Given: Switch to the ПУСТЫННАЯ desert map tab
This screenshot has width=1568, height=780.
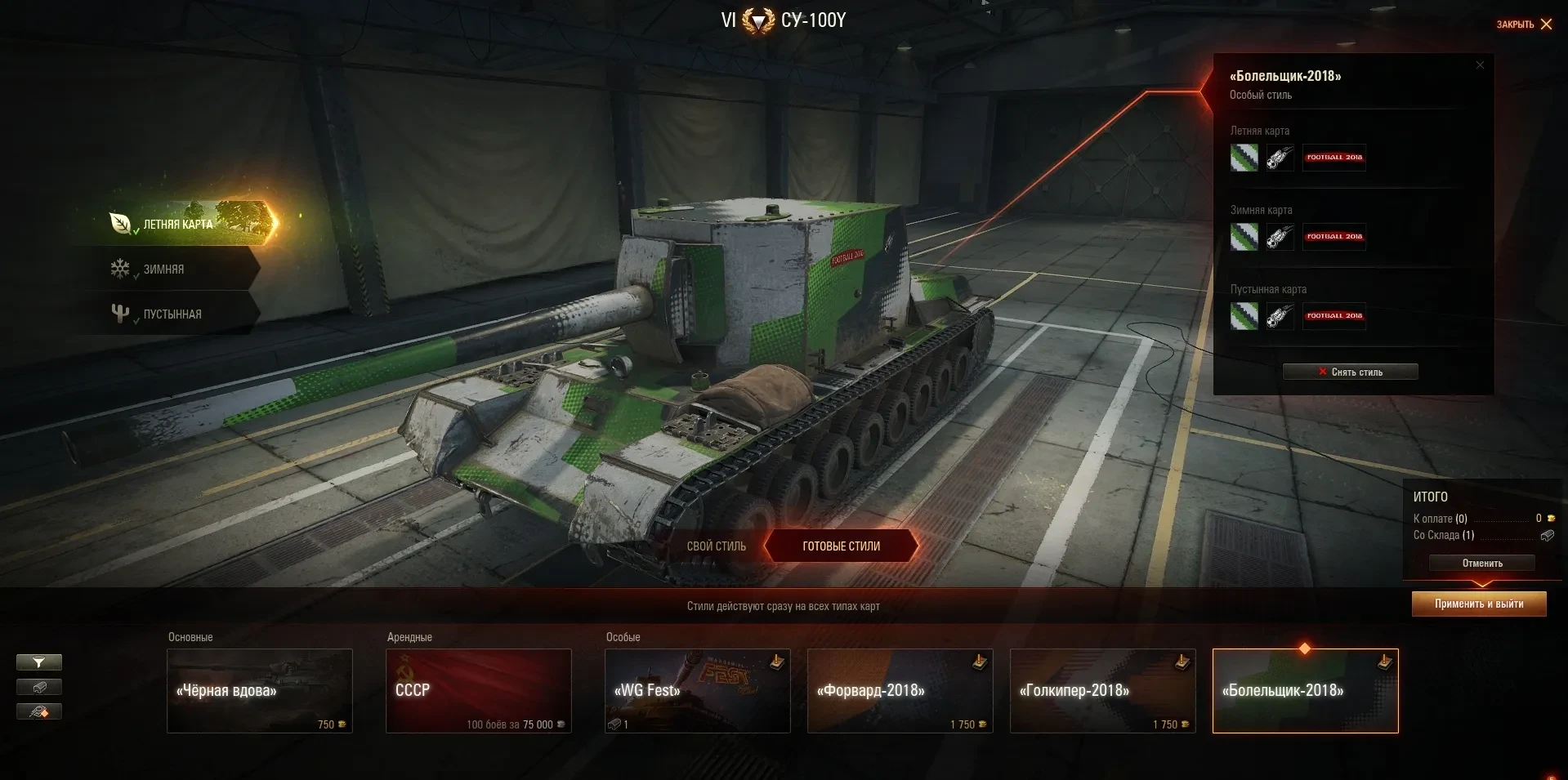Looking at the screenshot, I should (x=172, y=314).
